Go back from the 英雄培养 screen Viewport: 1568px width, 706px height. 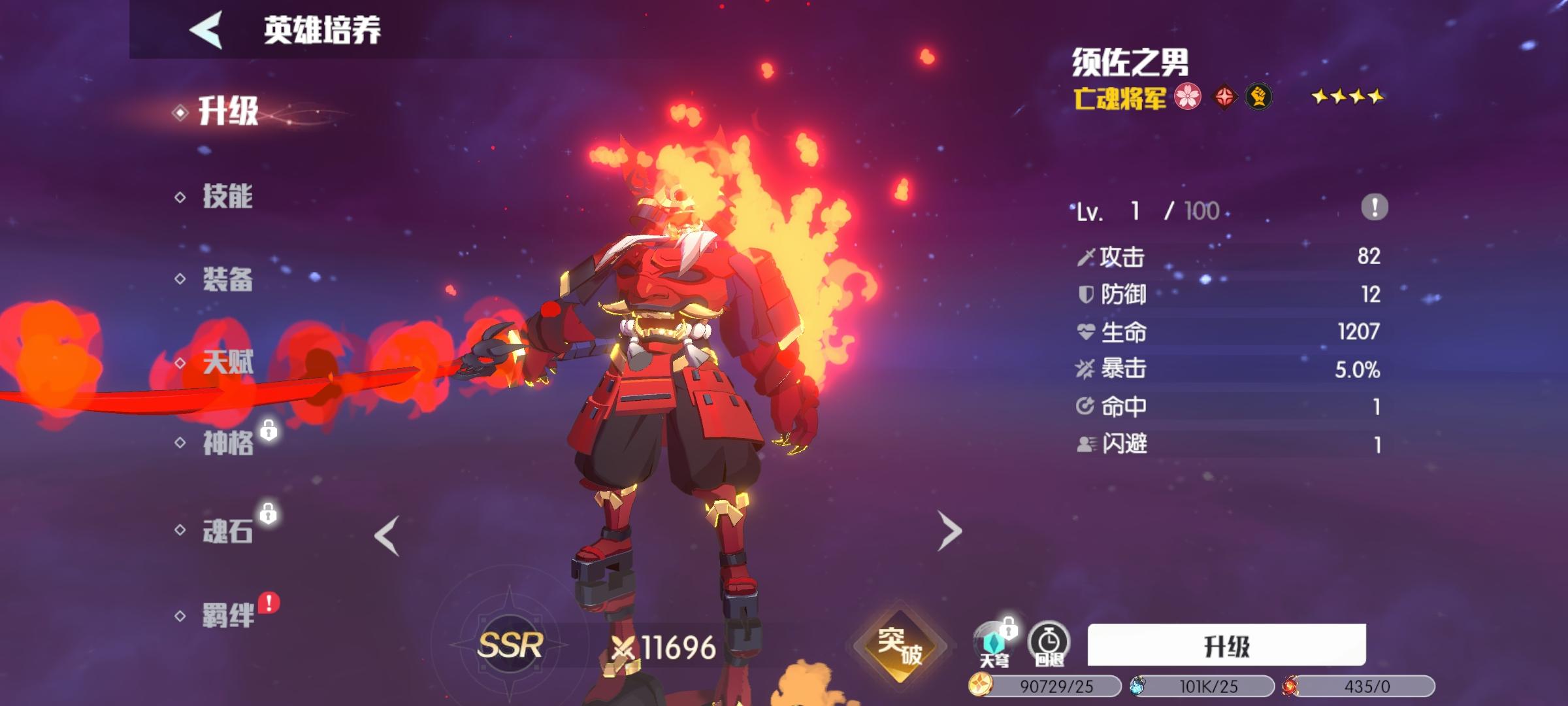coord(206,30)
